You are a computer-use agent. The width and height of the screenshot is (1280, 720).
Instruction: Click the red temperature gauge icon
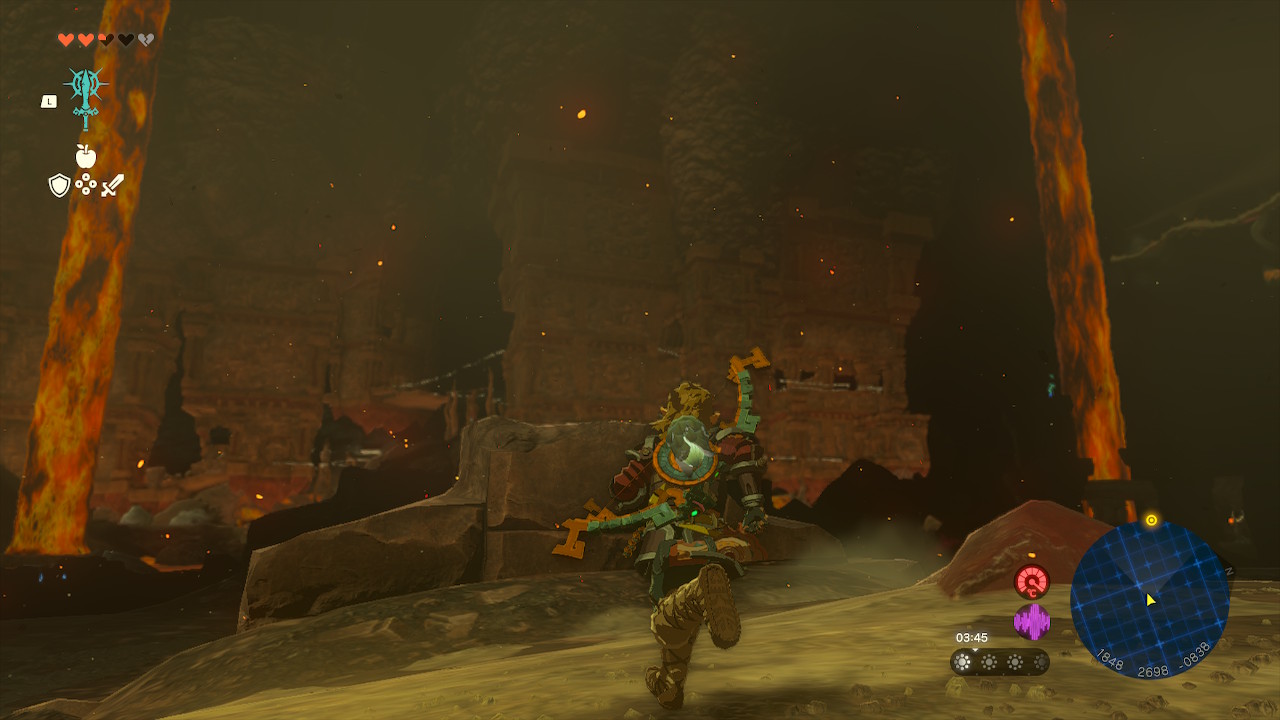tap(1031, 581)
